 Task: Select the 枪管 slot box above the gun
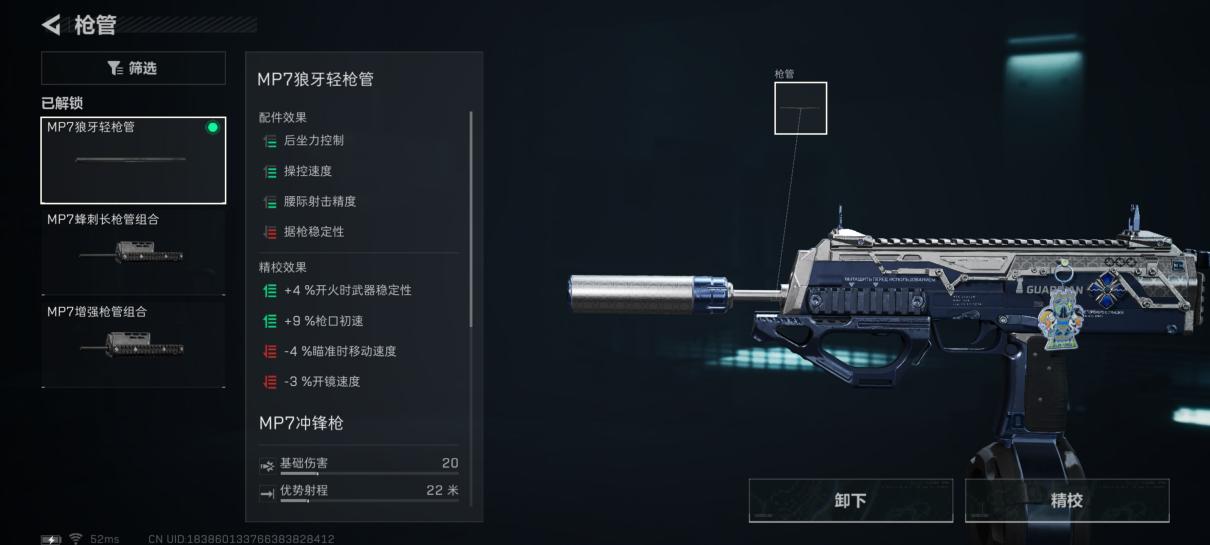click(800, 108)
